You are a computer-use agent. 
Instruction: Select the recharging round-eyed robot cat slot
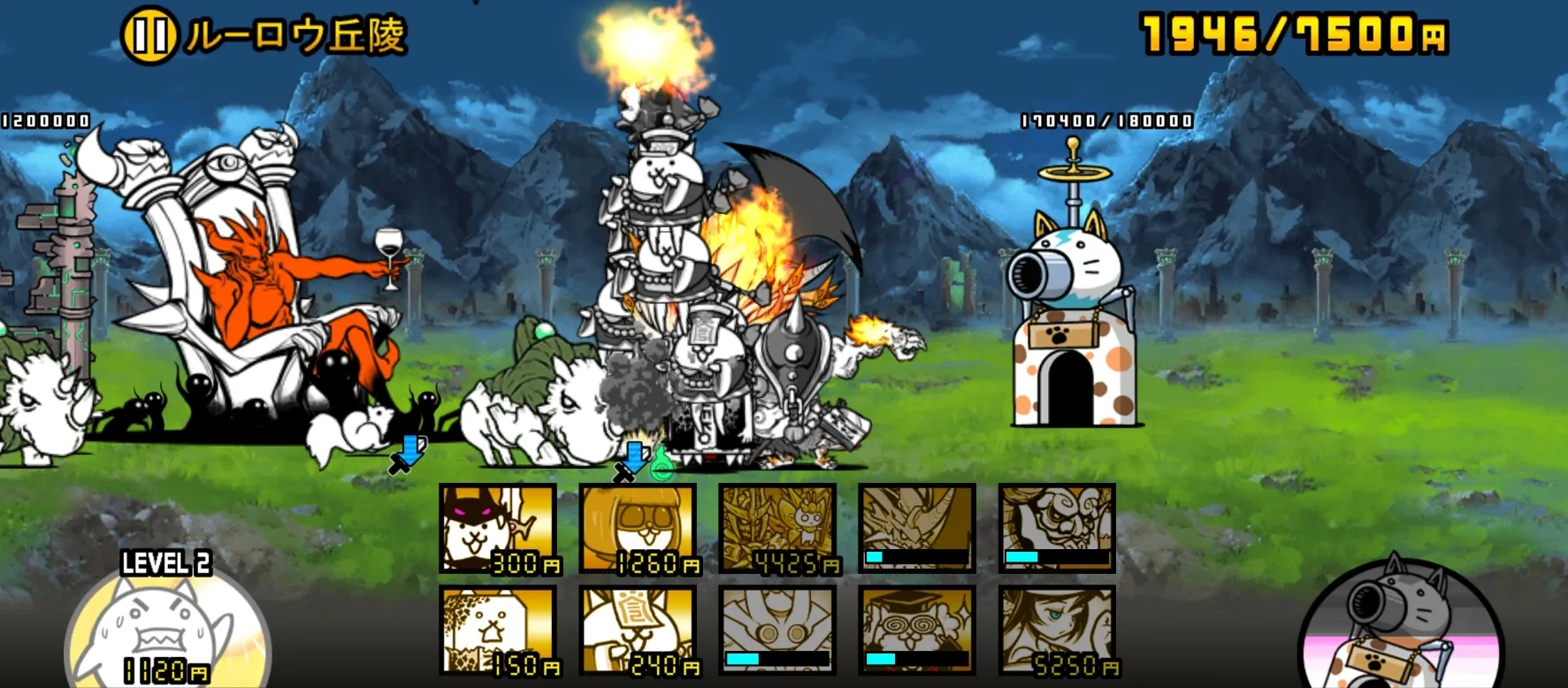(778, 631)
